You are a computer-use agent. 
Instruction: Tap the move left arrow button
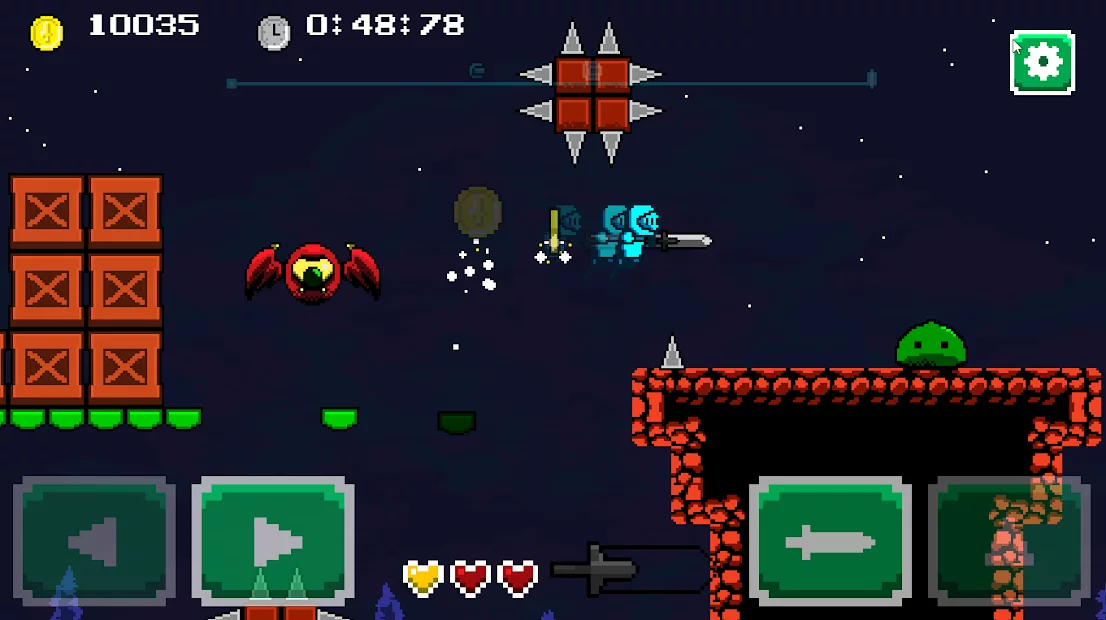pos(94,542)
